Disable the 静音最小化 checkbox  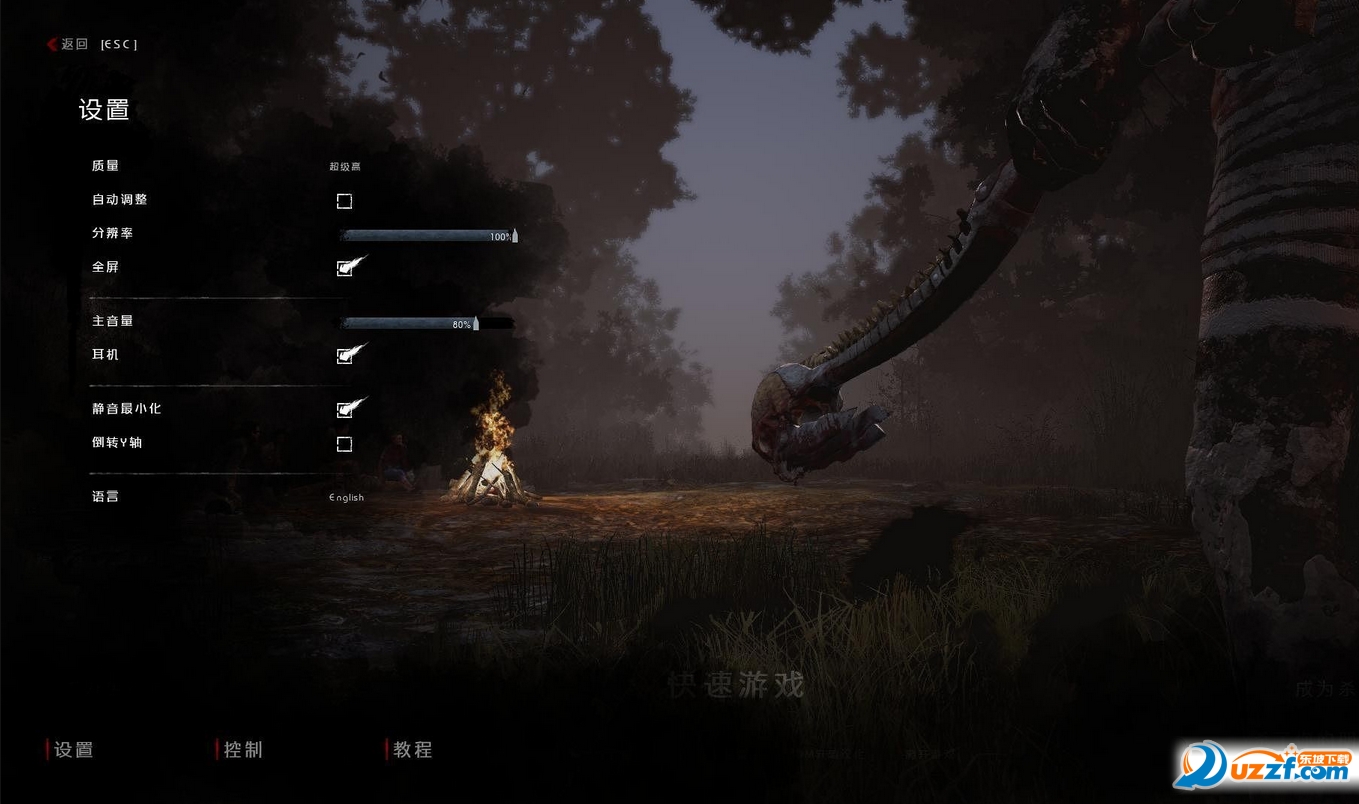pos(344,410)
